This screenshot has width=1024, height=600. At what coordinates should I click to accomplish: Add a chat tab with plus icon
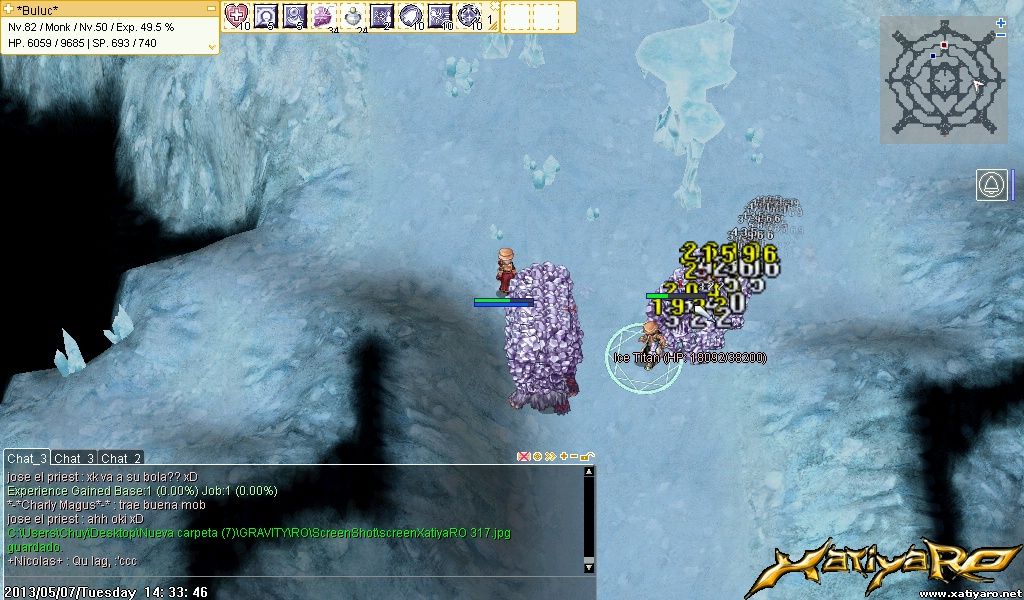pyautogui.click(x=563, y=457)
